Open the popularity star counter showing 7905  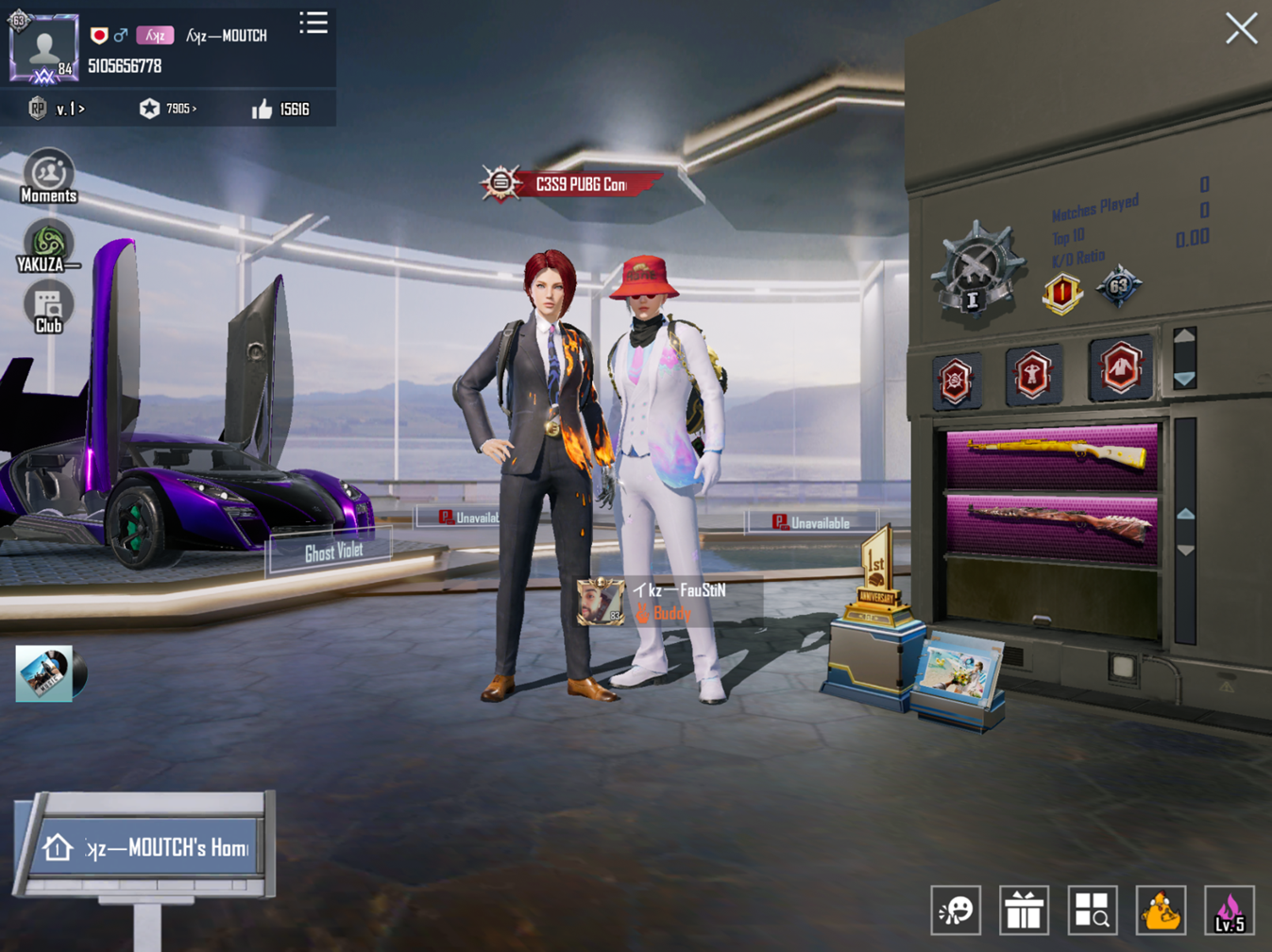pyautogui.click(x=168, y=110)
